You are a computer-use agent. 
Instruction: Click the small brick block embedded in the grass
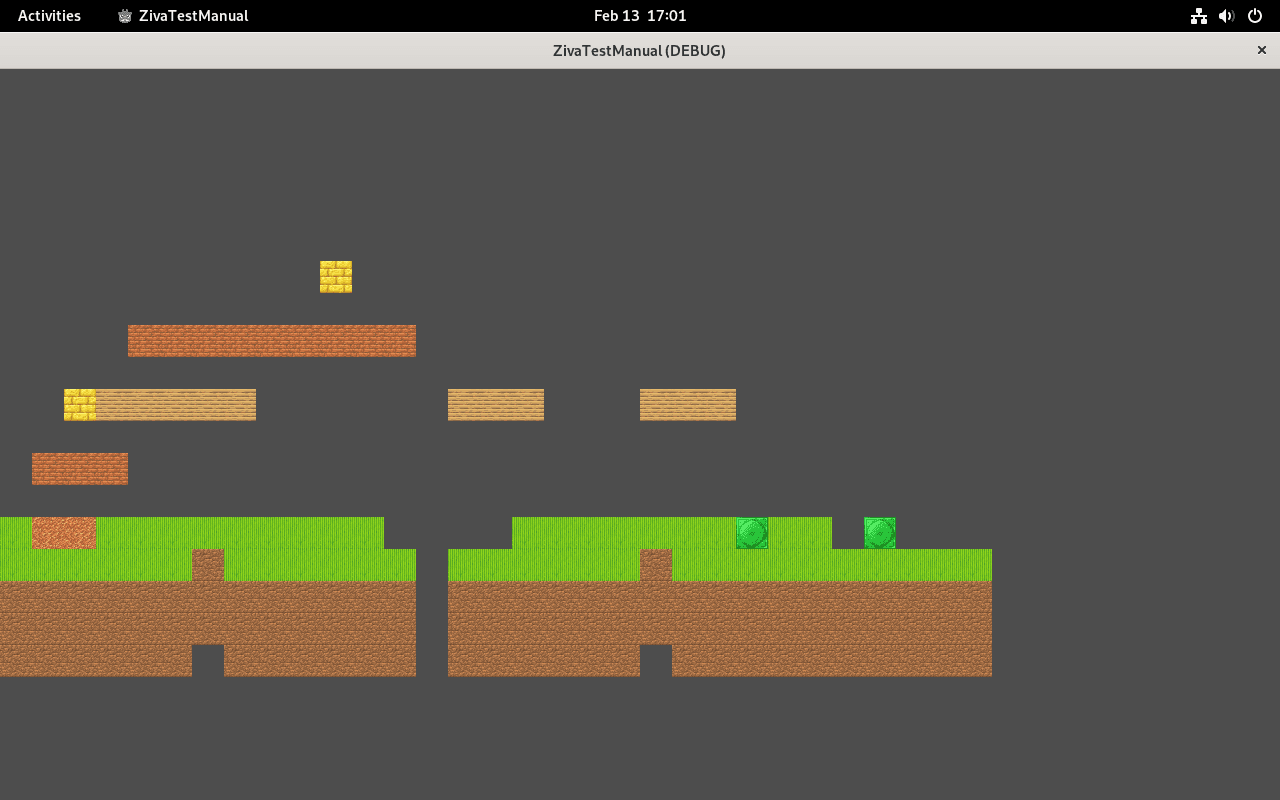coord(63,534)
